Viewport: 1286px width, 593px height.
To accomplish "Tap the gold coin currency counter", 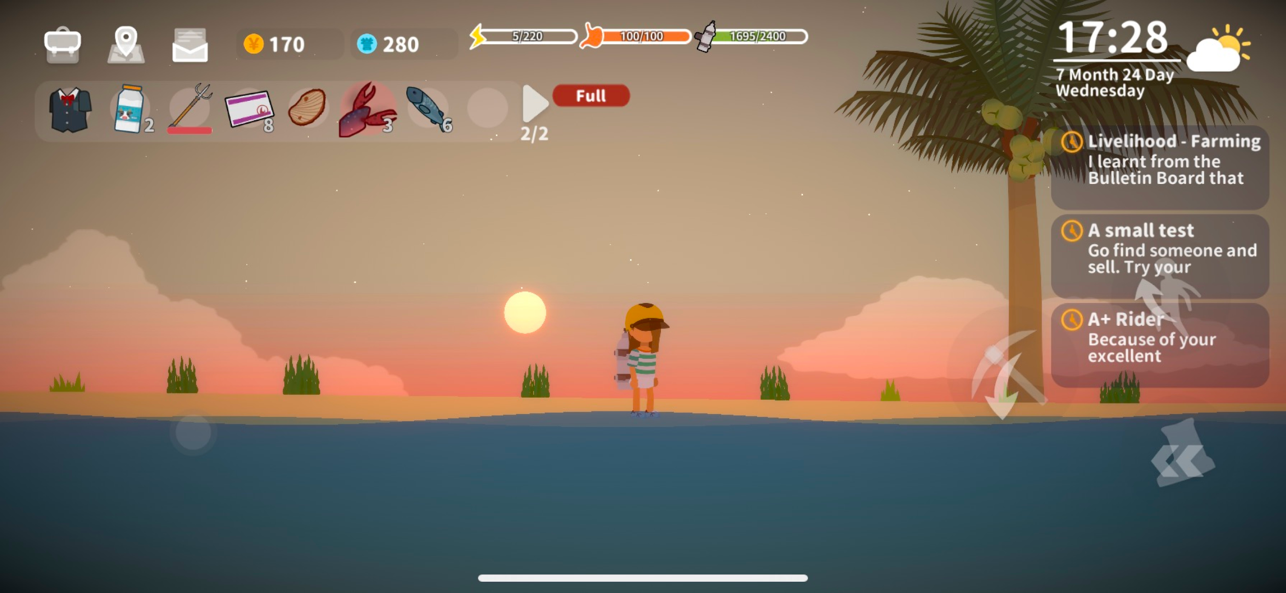I will 289,44.
